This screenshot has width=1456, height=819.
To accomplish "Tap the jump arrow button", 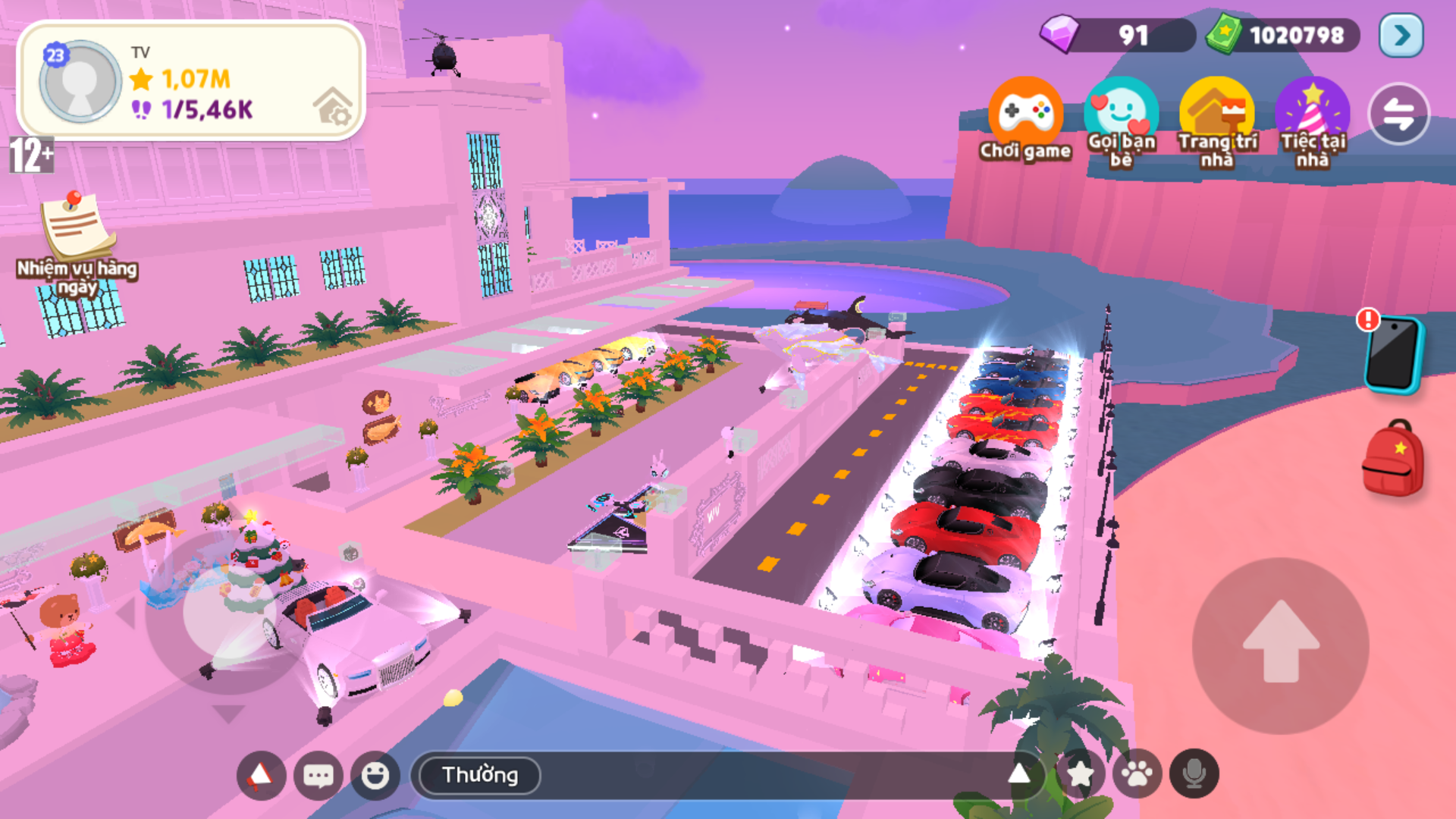I will pos(1281,645).
